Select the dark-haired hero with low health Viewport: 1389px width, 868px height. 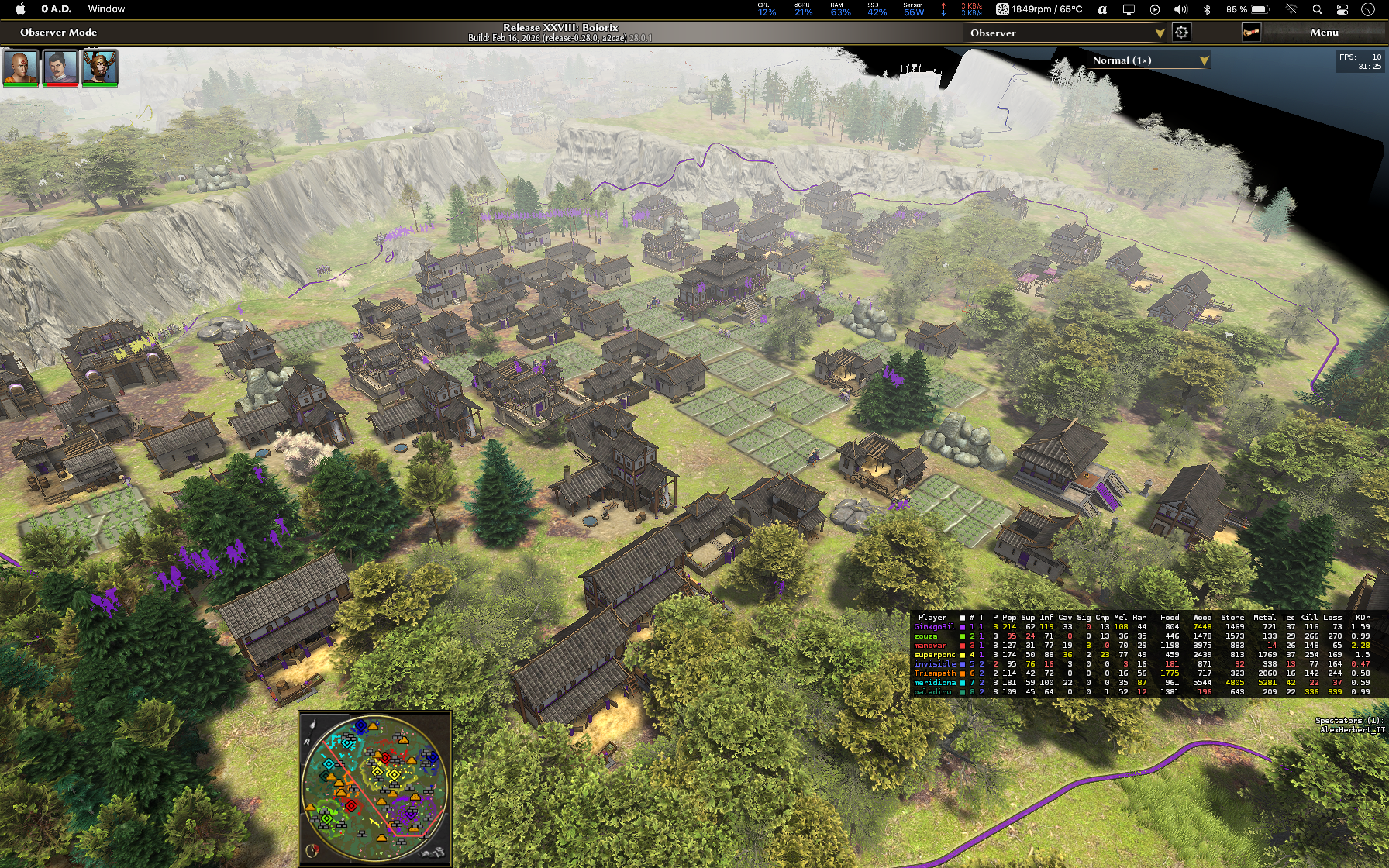tap(60, 67)
